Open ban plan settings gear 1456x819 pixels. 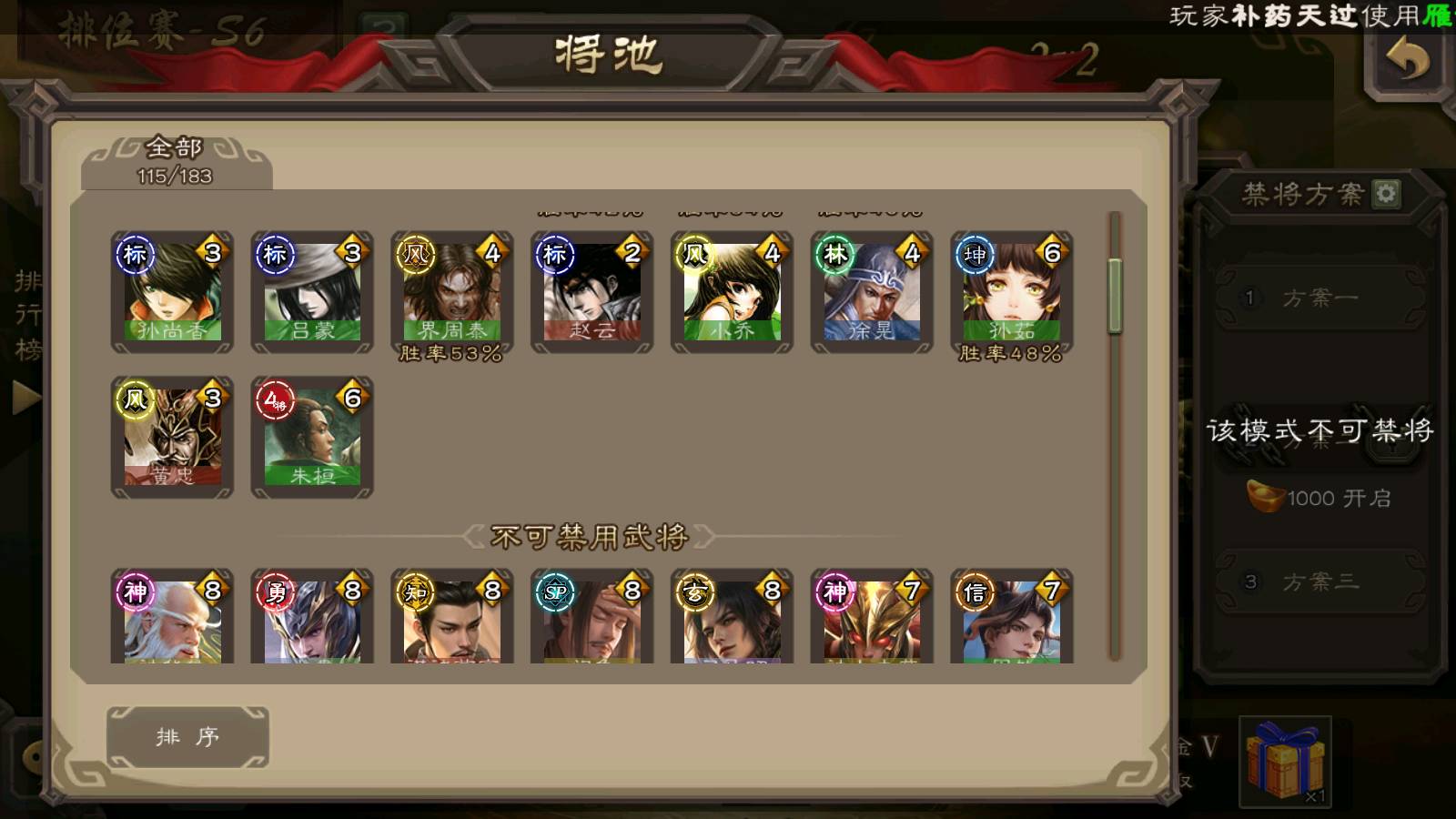[1386, 194]
